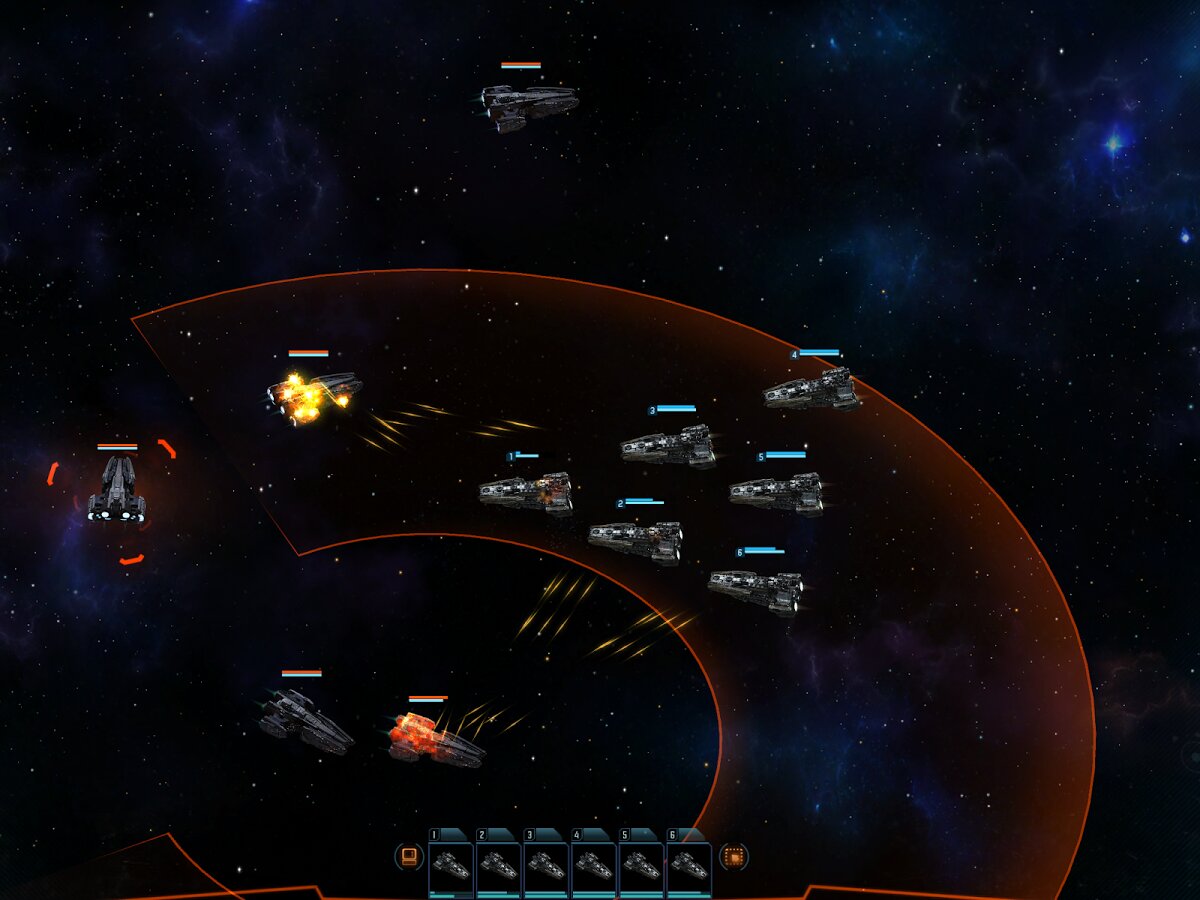Select ship card number 1
Viewport: 1200px width, 900px height.
coord(451,865)
